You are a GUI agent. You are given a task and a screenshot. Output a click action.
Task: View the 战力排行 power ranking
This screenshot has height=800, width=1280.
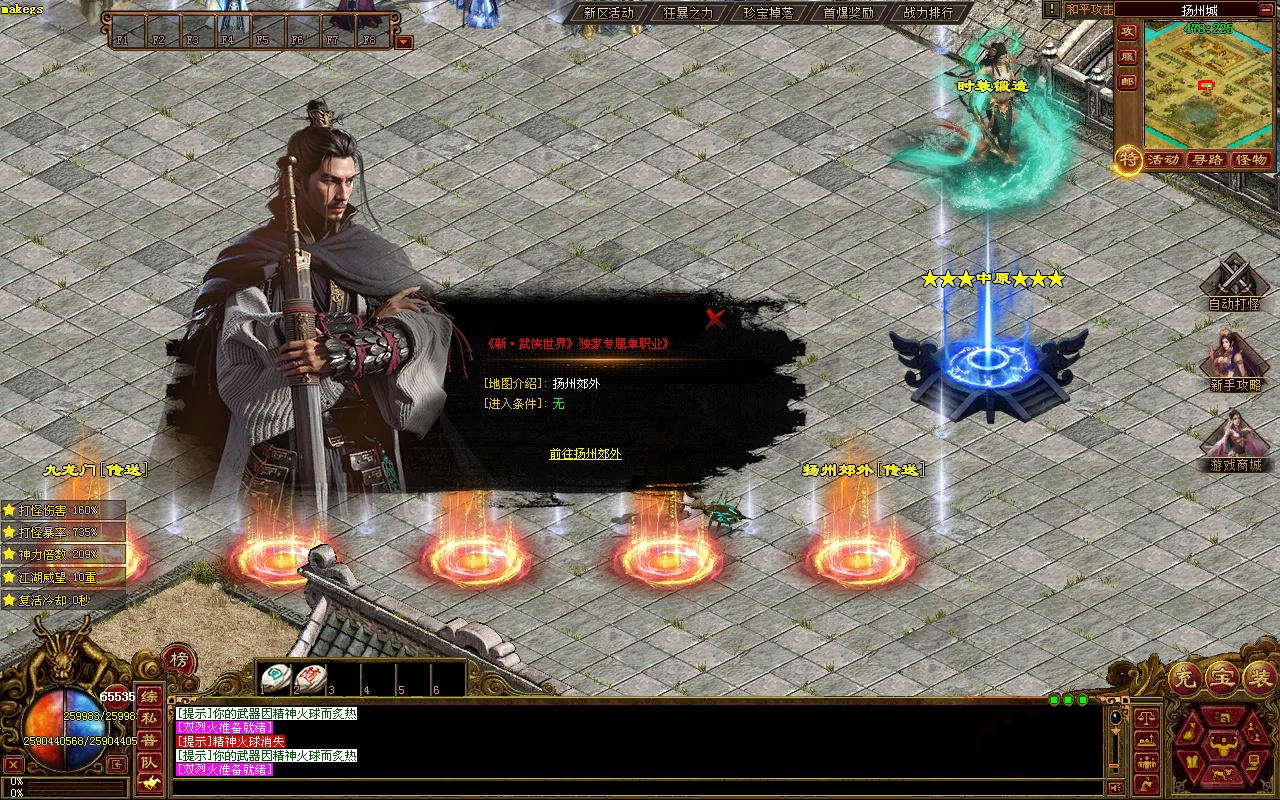coord(928,13)
